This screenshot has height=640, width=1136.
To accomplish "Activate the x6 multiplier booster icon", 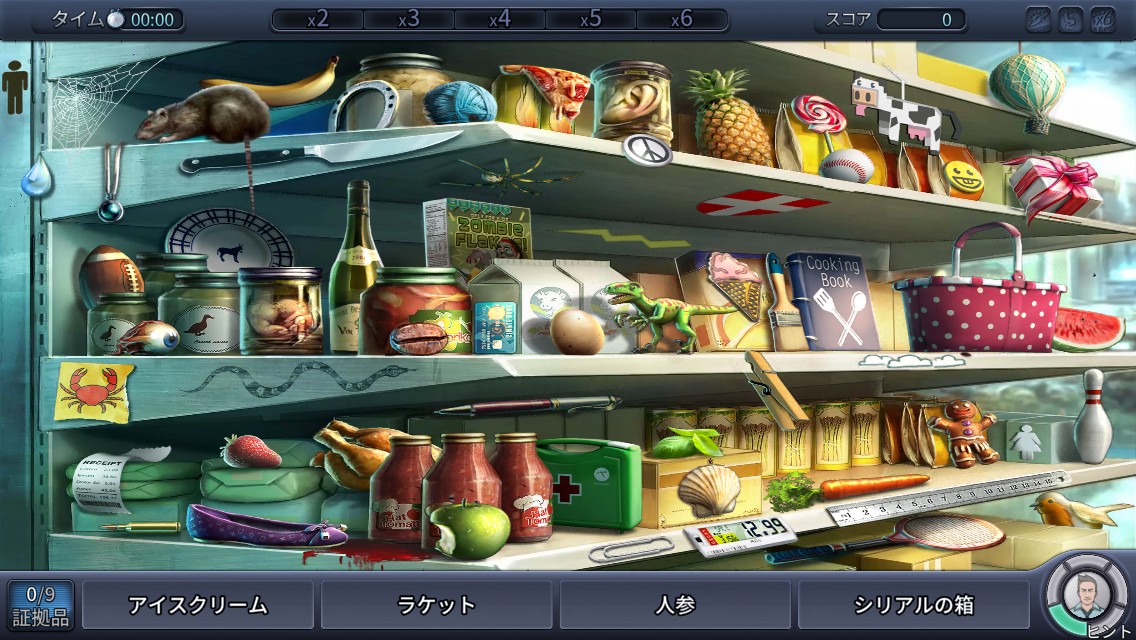I will tap(1102, 19).
